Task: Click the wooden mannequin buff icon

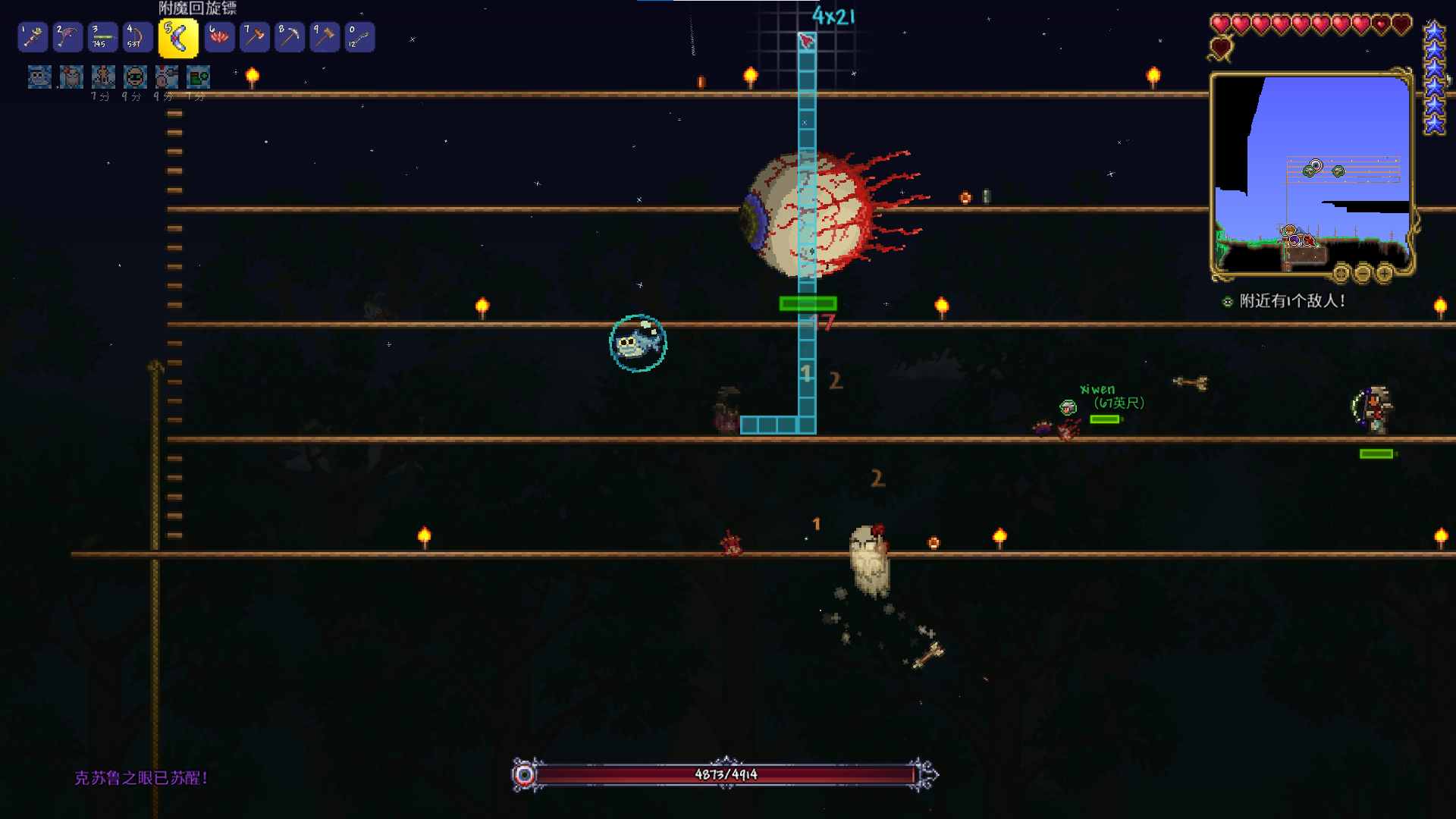Action: [x=103, y=77]
